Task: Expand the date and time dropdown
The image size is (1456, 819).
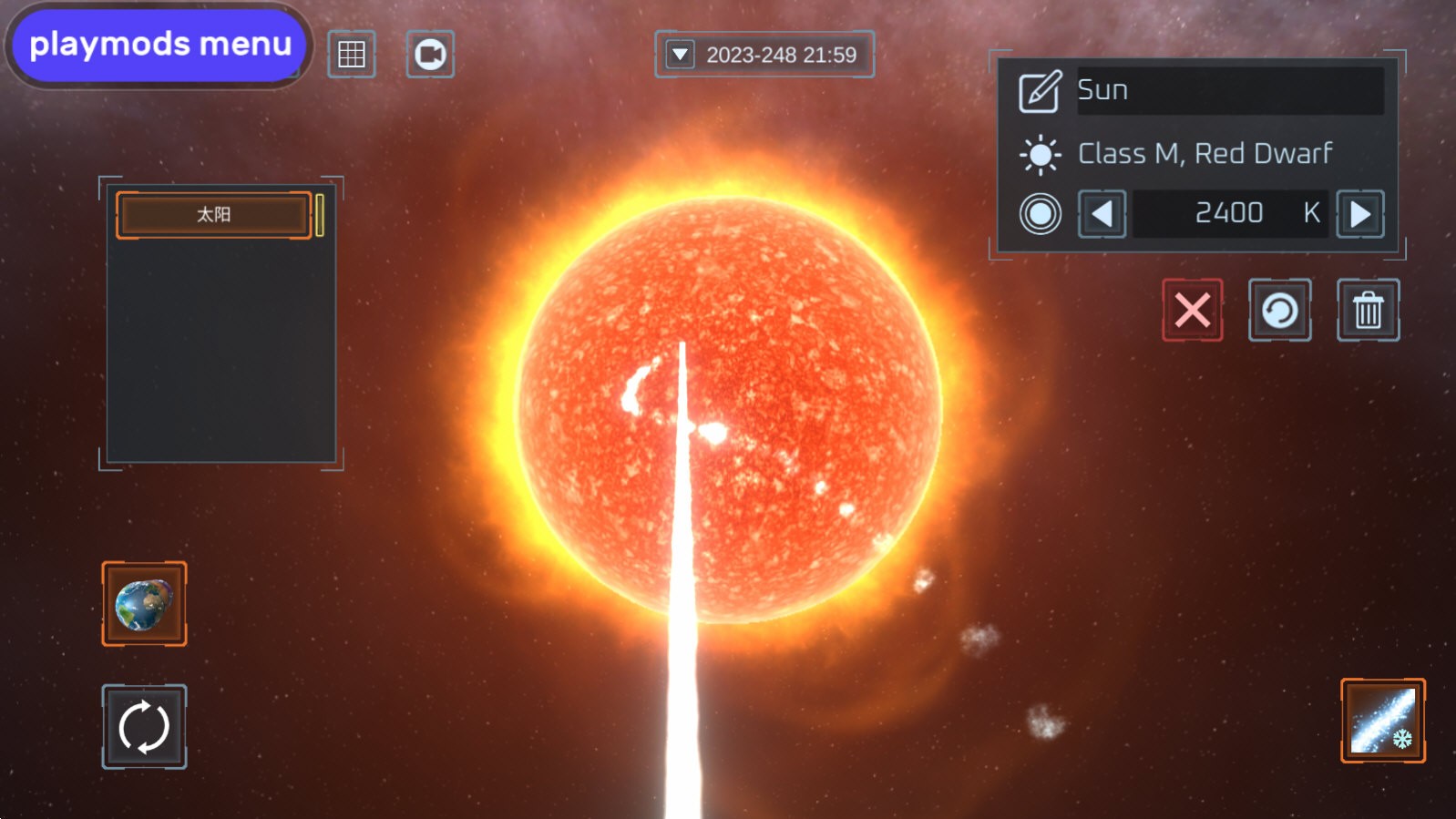Action: click(x=681, y=55)
